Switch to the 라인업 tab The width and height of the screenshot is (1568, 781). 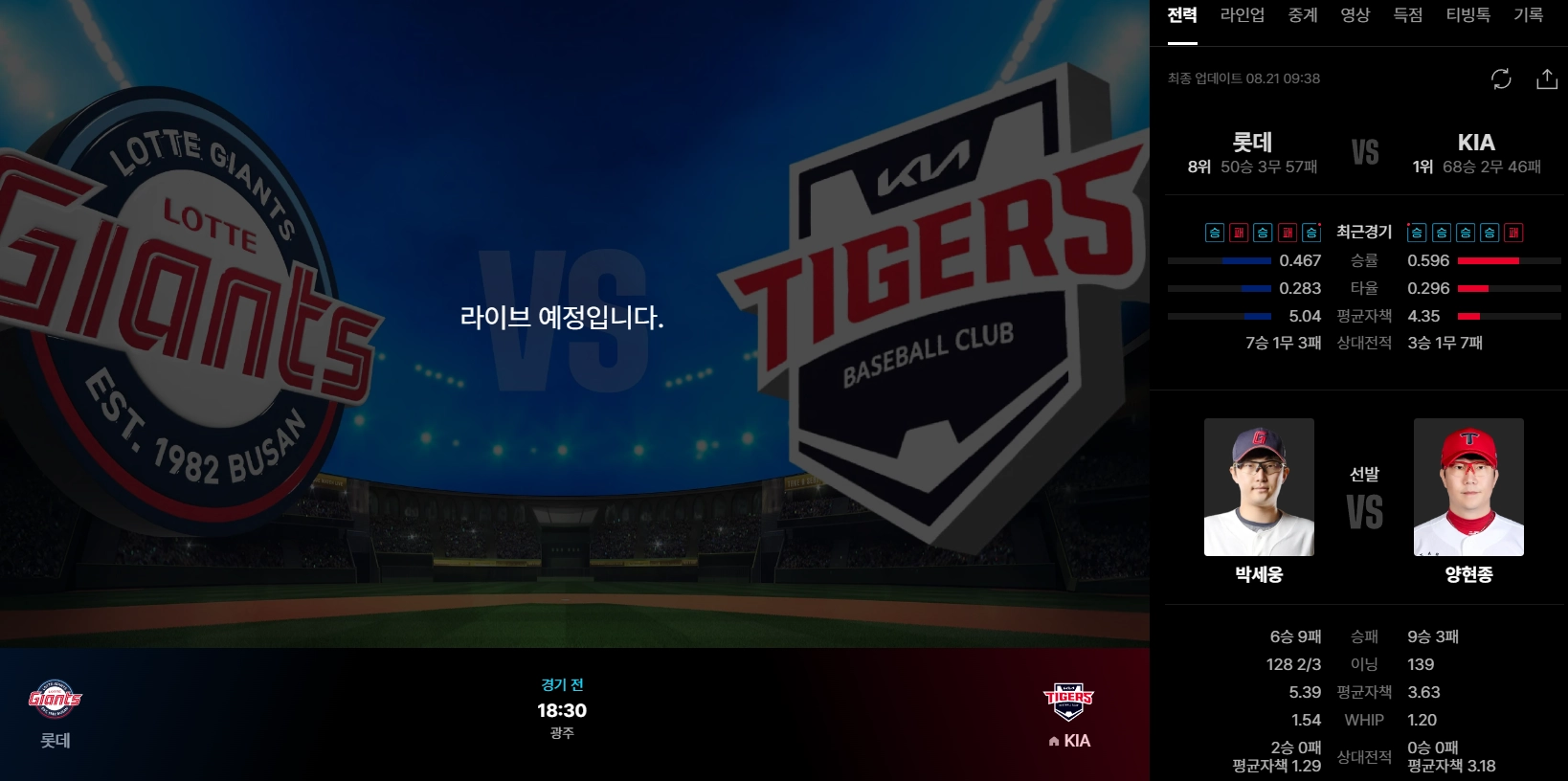1241,16
